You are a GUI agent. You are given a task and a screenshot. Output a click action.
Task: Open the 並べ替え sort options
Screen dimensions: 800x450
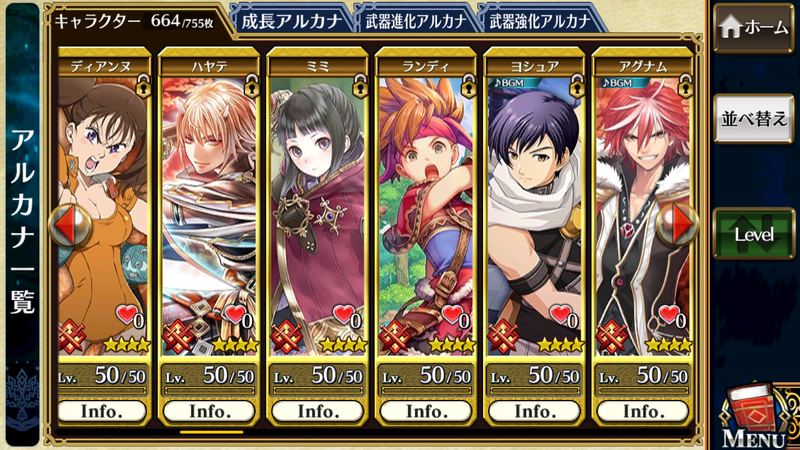755,117
